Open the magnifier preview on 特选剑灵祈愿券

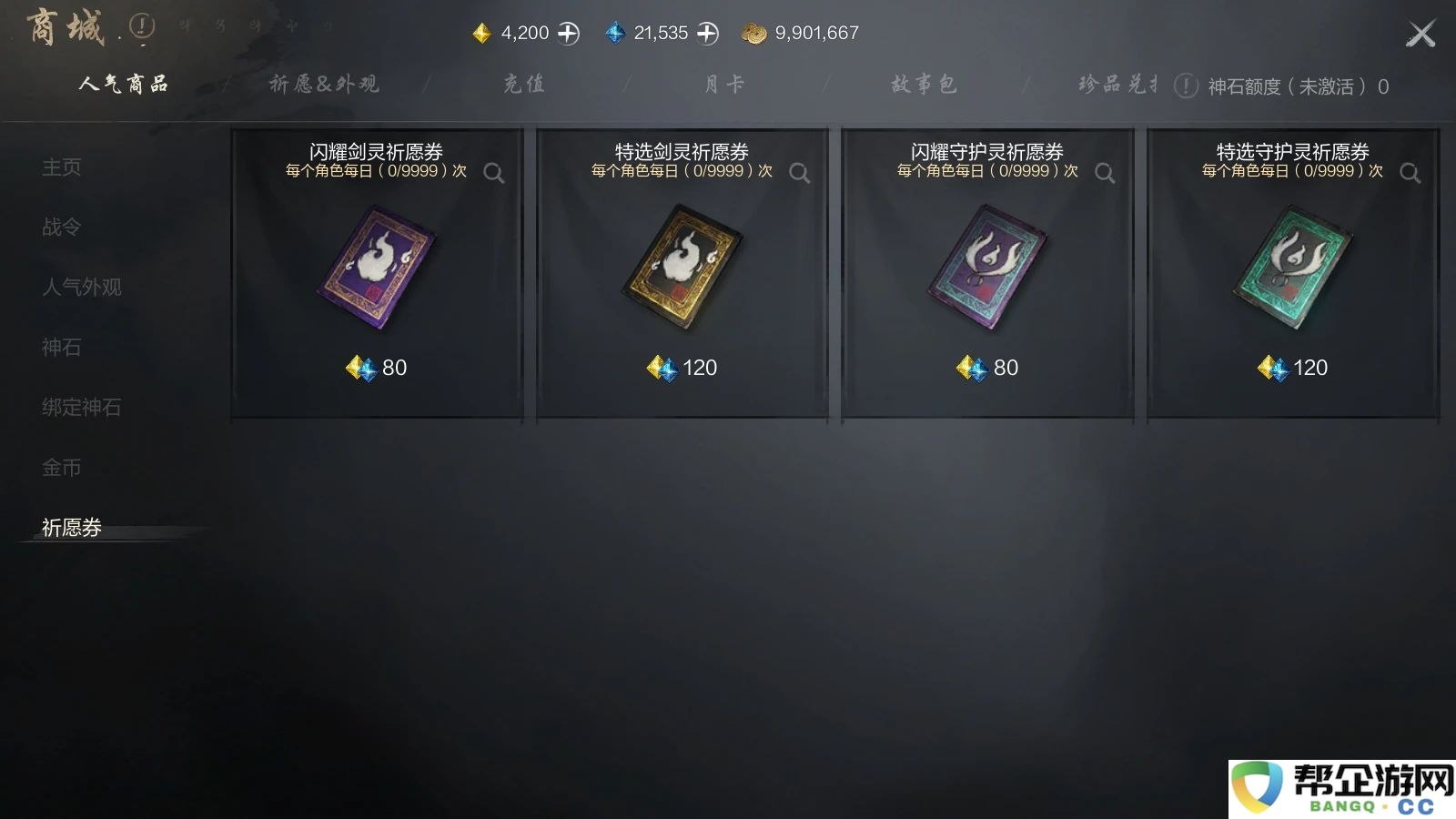[x=800, y=172]
